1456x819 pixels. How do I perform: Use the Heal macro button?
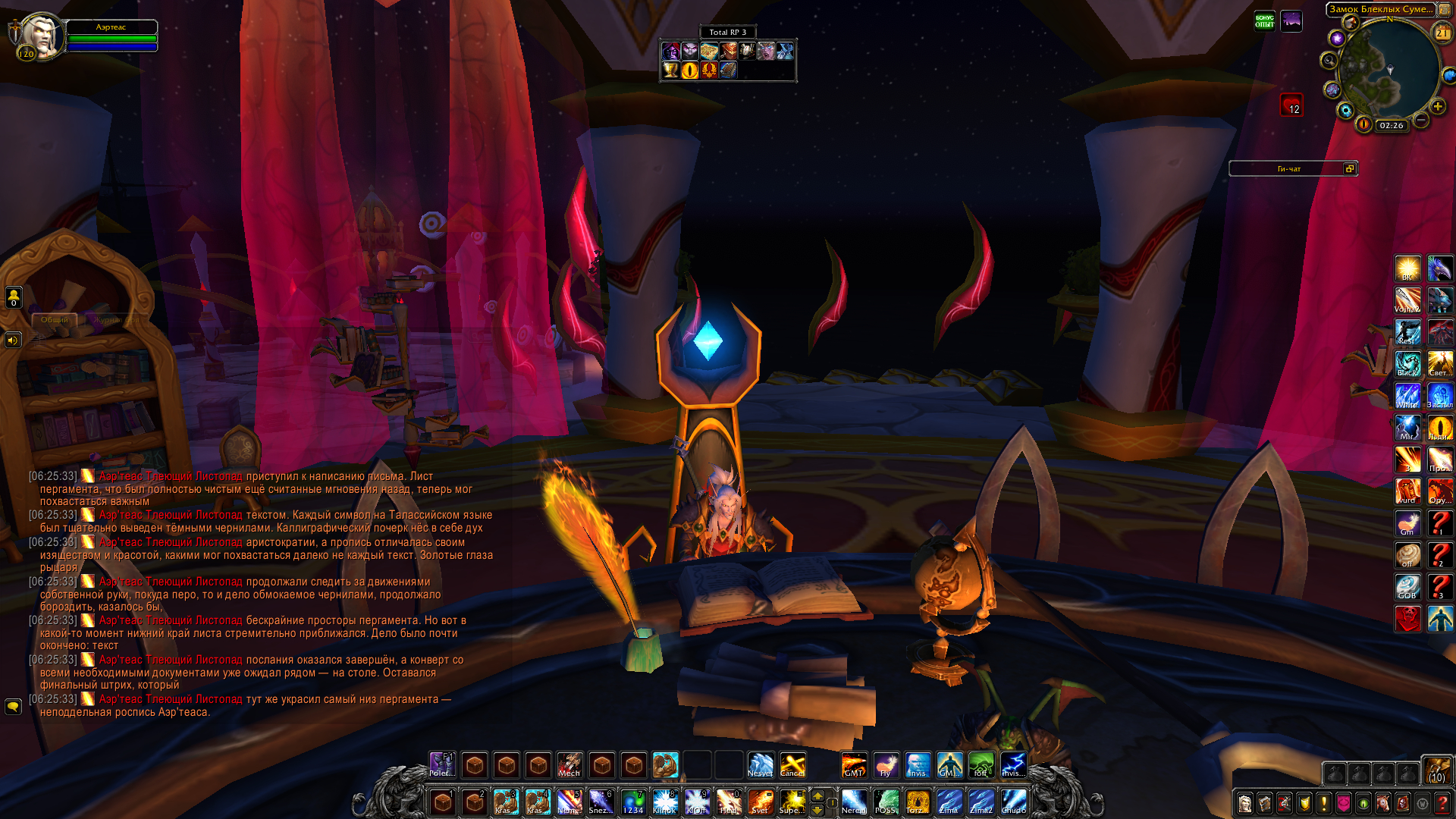coord(728,802)
